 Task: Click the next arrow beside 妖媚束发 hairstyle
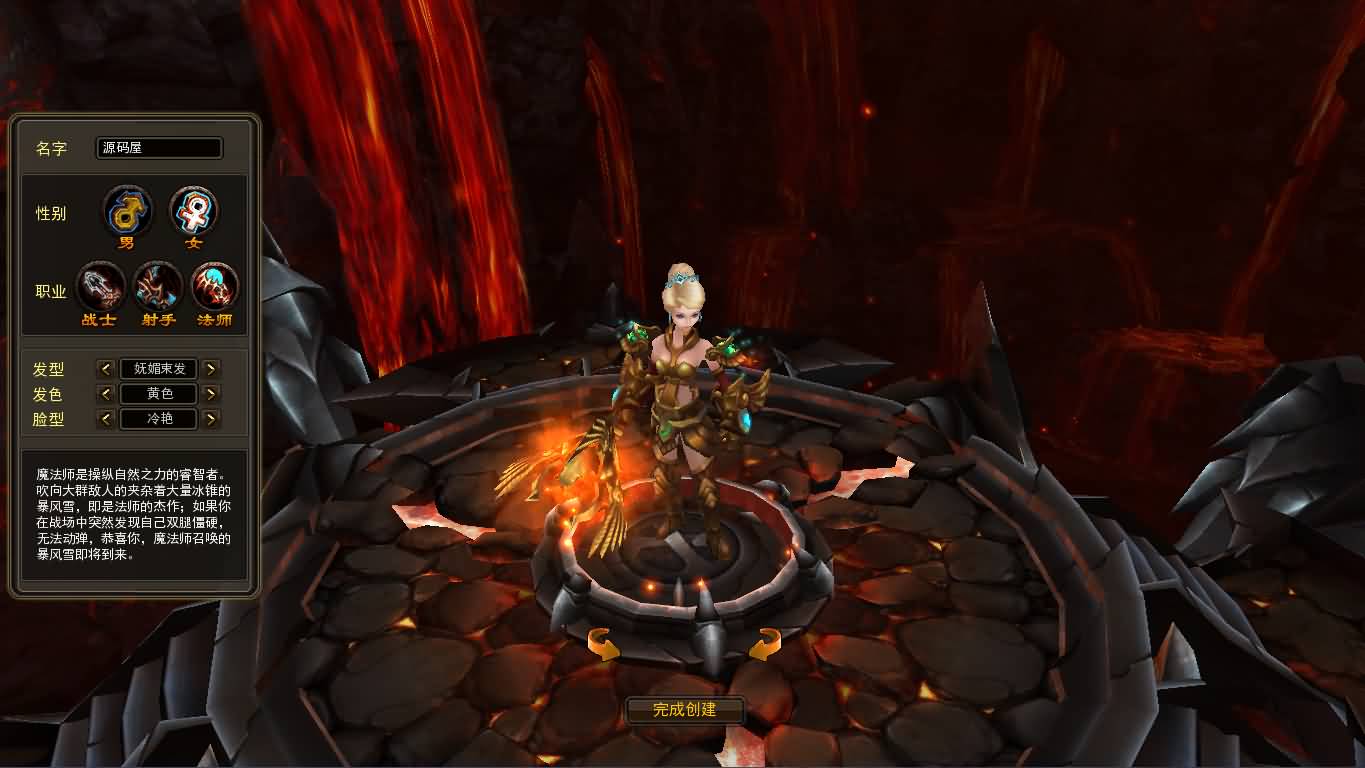coord(211,368)
